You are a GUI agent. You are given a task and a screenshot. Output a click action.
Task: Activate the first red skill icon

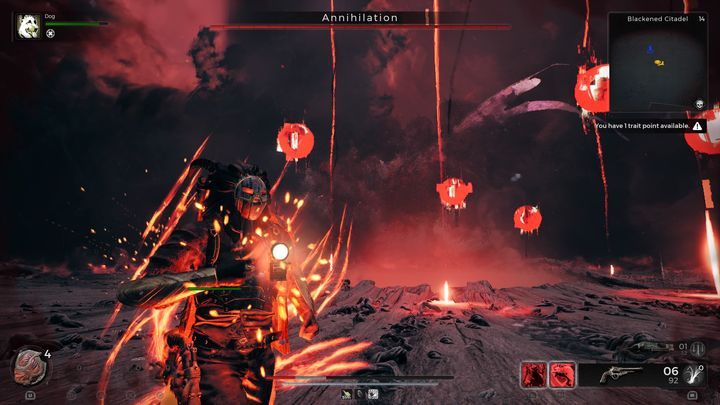pyautogui.click(x=533, y=374)
